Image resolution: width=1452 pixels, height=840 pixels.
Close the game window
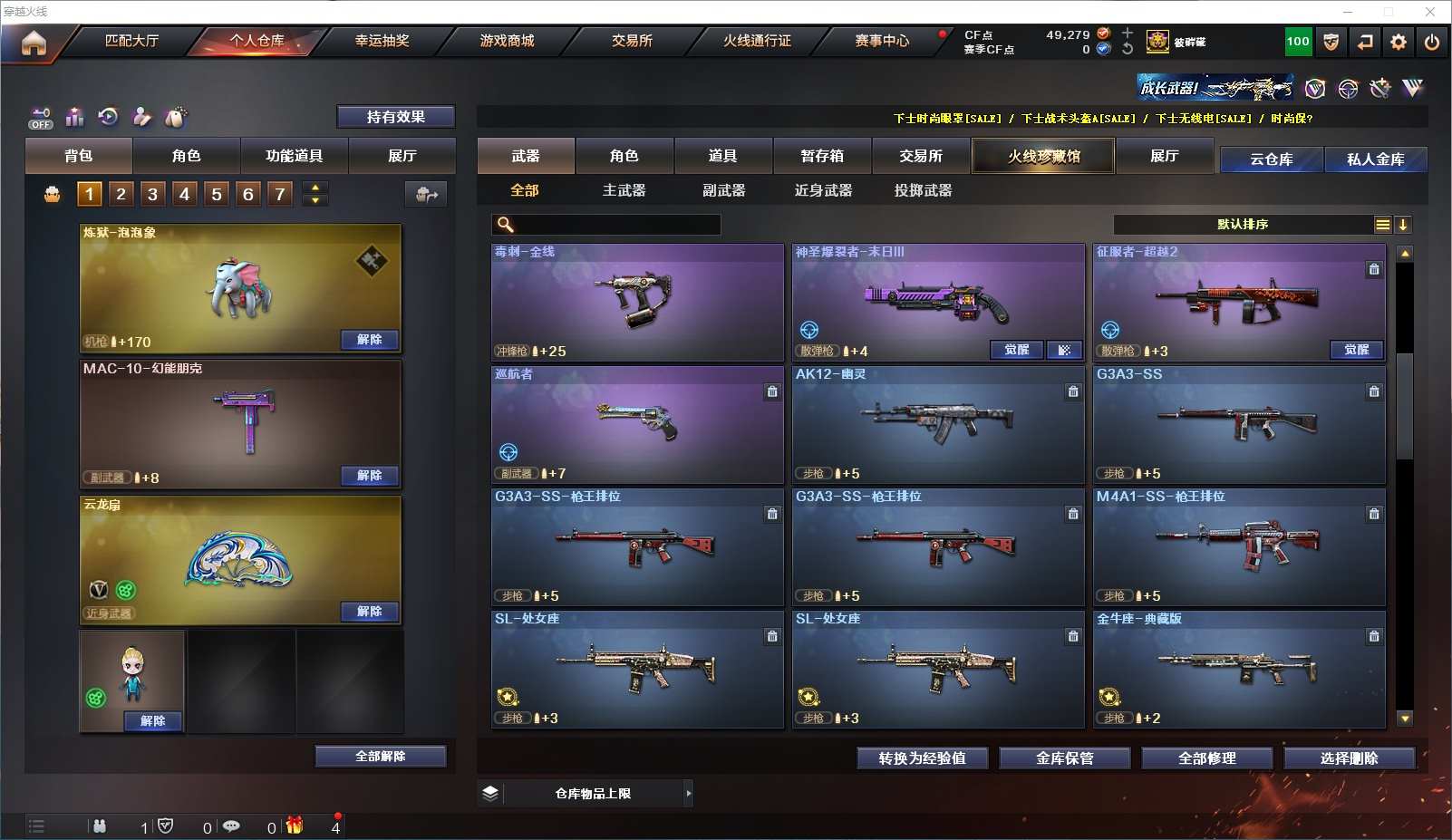(x=1430, y=12)
